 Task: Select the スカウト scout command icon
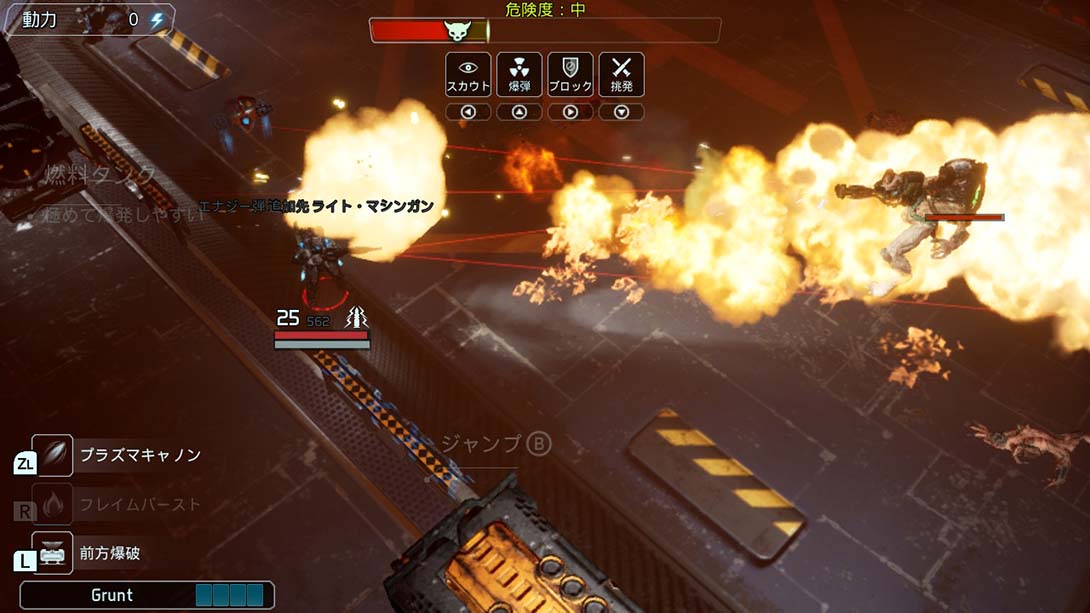click(468, 74)
